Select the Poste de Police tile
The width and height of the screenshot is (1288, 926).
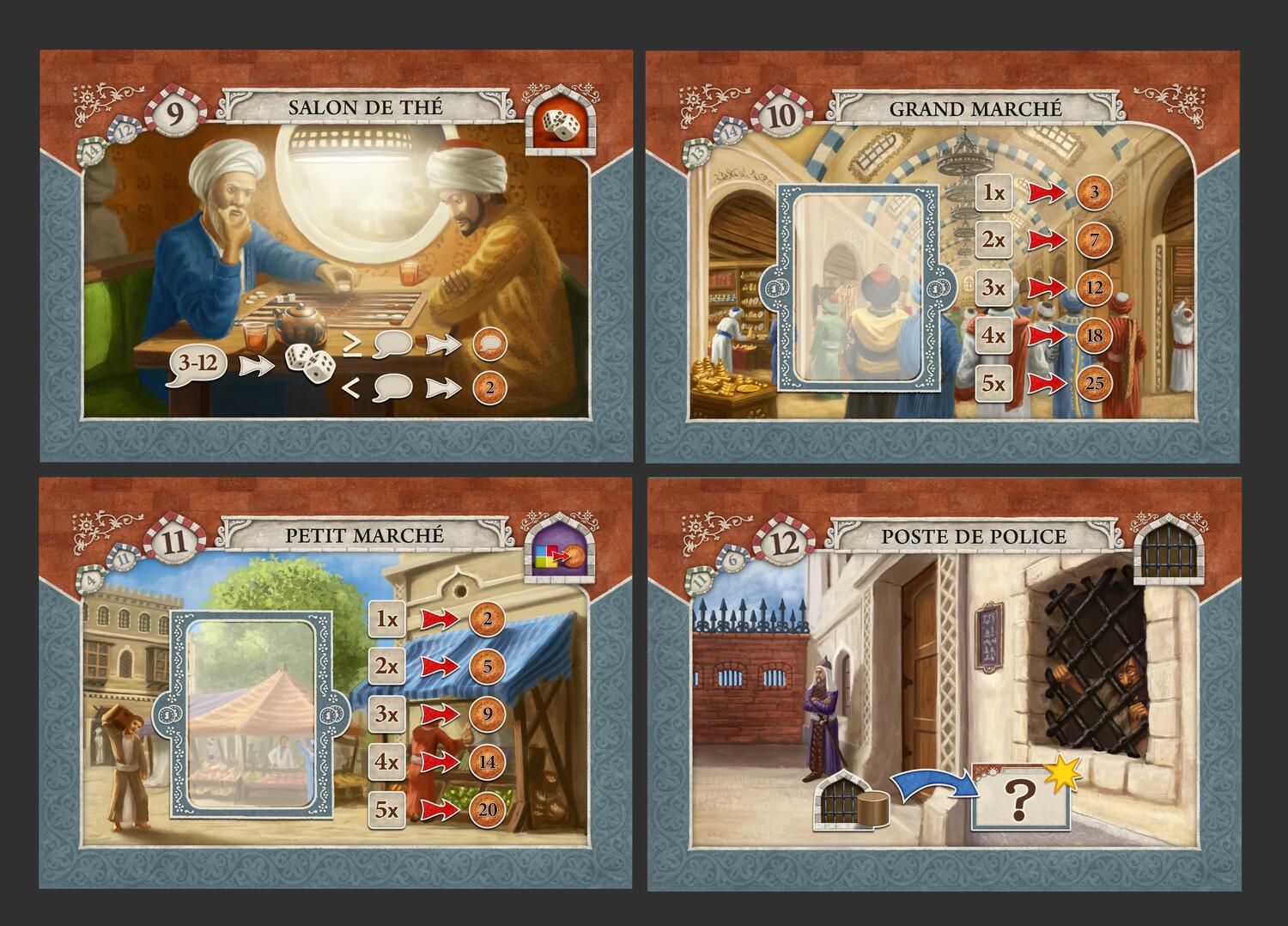942,684
